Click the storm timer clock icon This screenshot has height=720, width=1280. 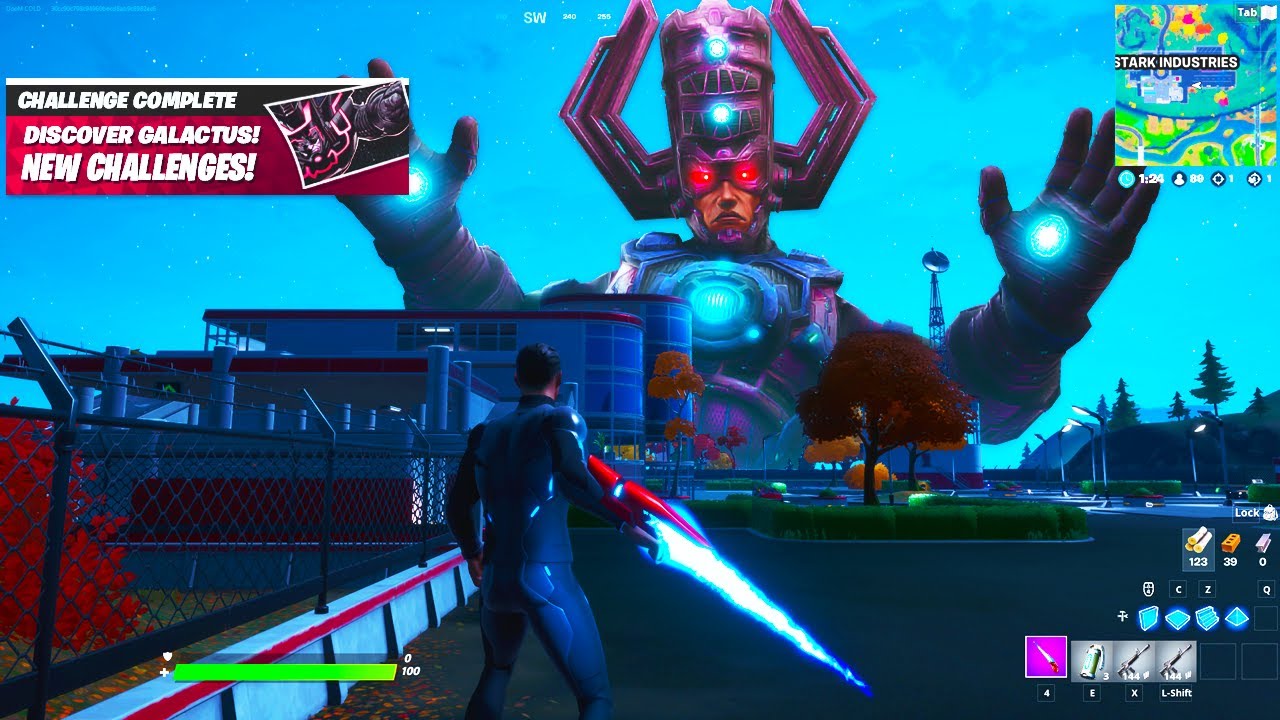tap(1127, 179)
